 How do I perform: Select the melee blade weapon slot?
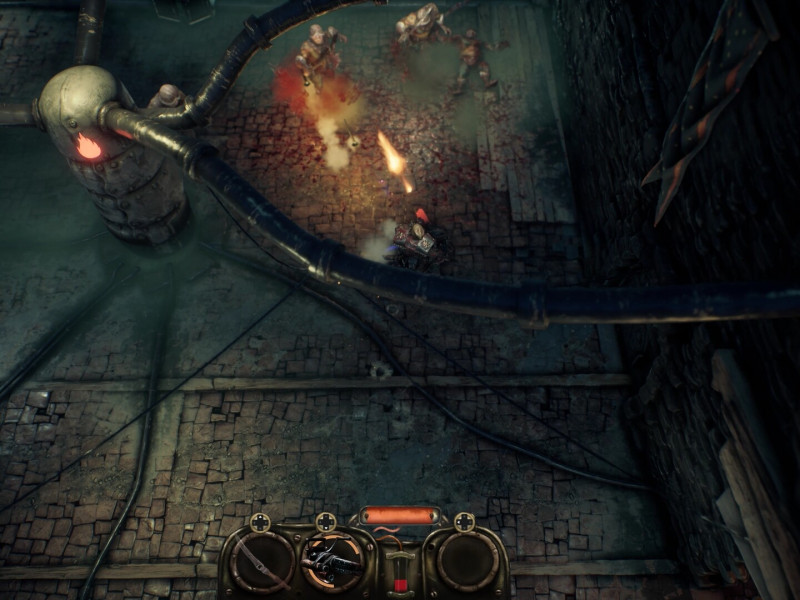tap(261, 562)
